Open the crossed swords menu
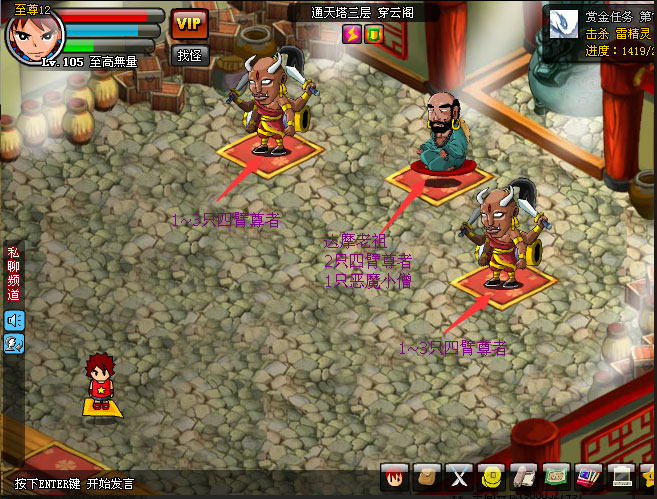 click(x=459, y=477)
